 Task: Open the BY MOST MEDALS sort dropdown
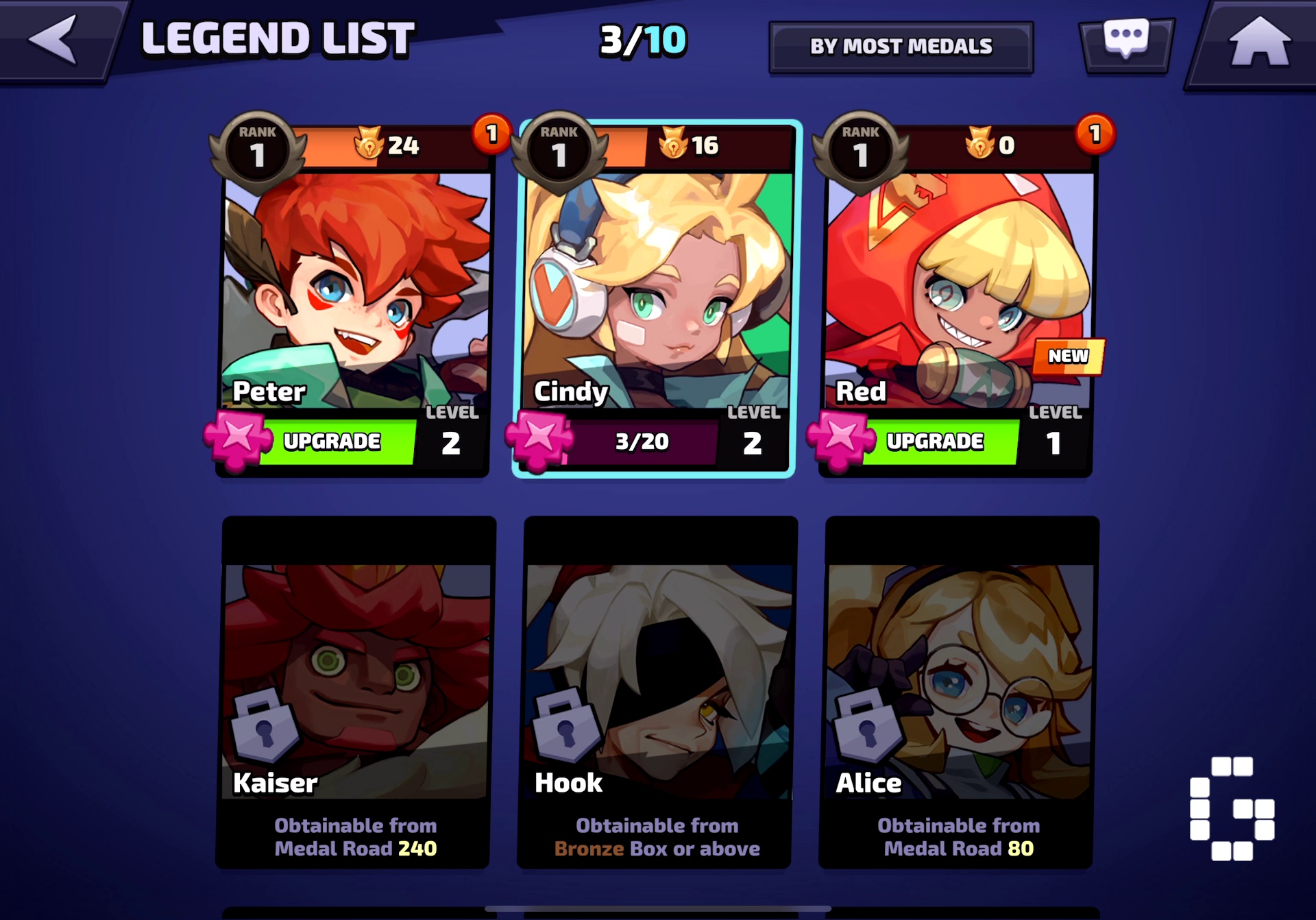pyautogui.click(x=901, y=45)
